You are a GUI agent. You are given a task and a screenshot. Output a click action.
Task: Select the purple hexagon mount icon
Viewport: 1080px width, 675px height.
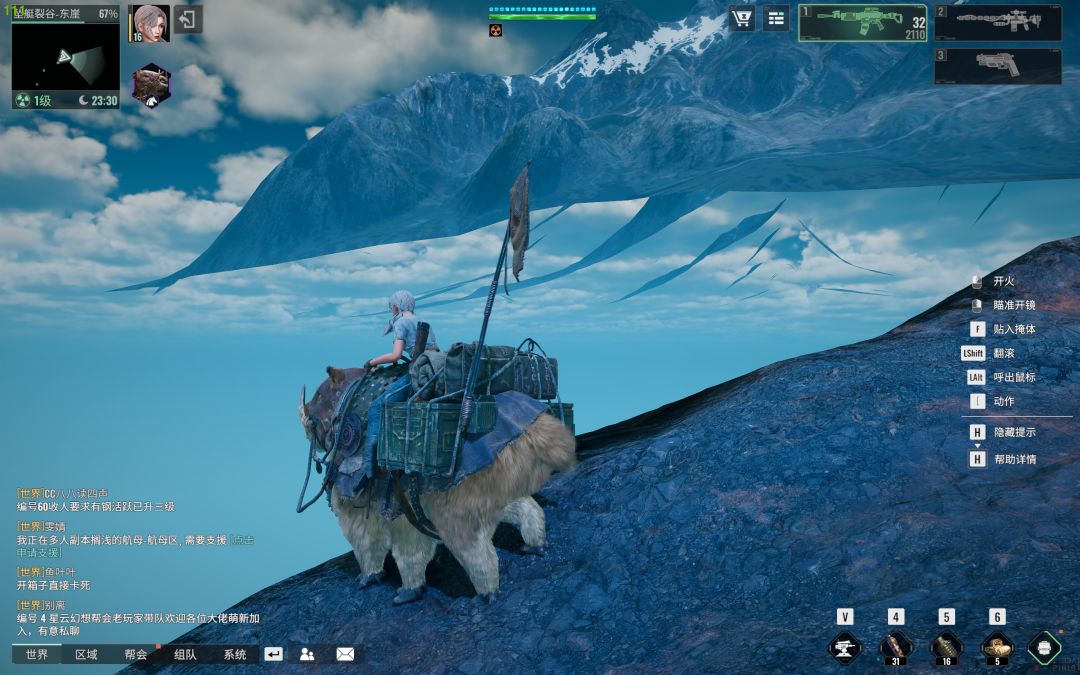click(152, 85)
